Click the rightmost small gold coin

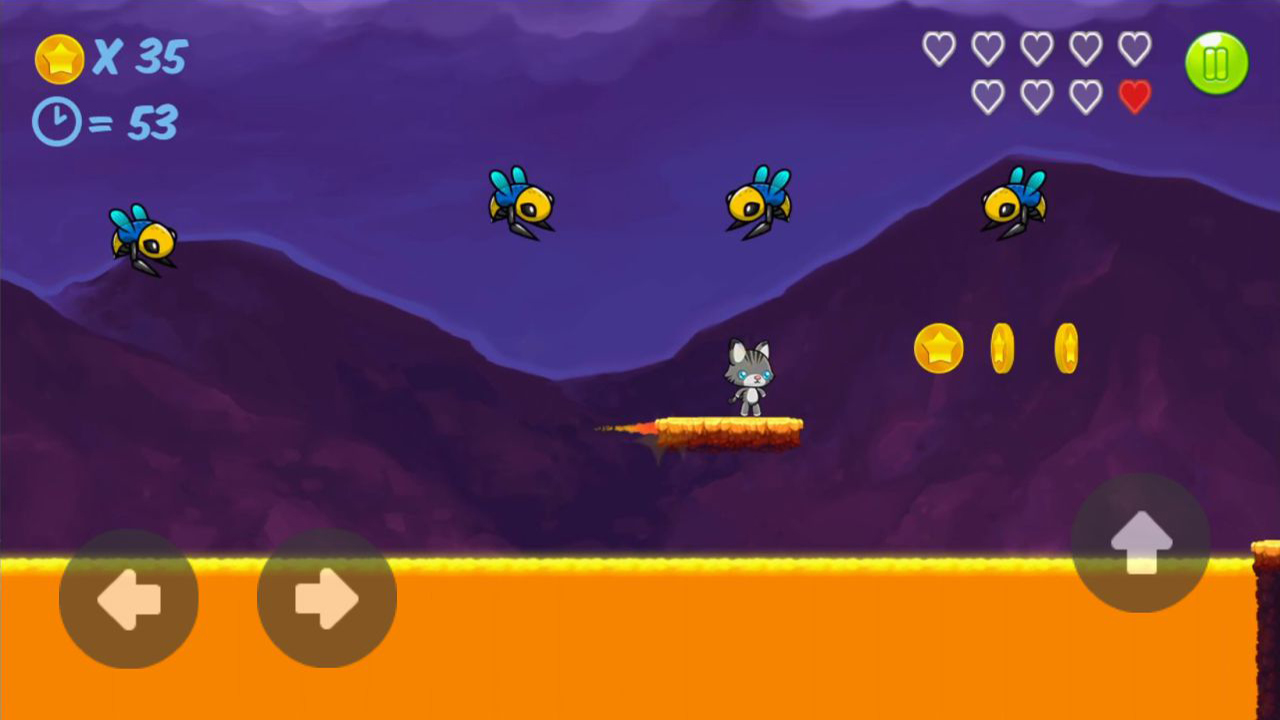click(x=1065, y=350)
